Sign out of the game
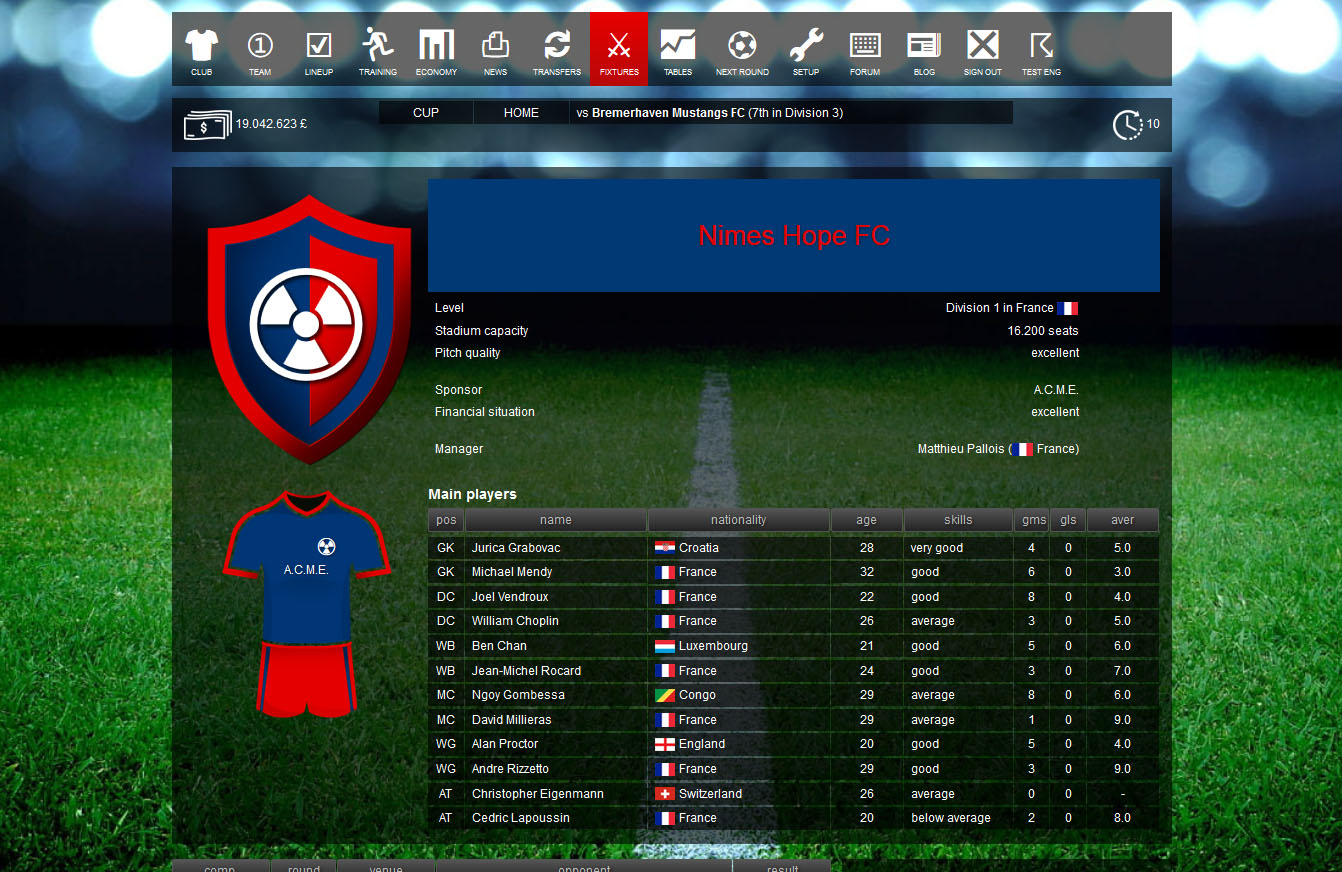The height and width of the screenshot is (872, 1342). [982, 48]
